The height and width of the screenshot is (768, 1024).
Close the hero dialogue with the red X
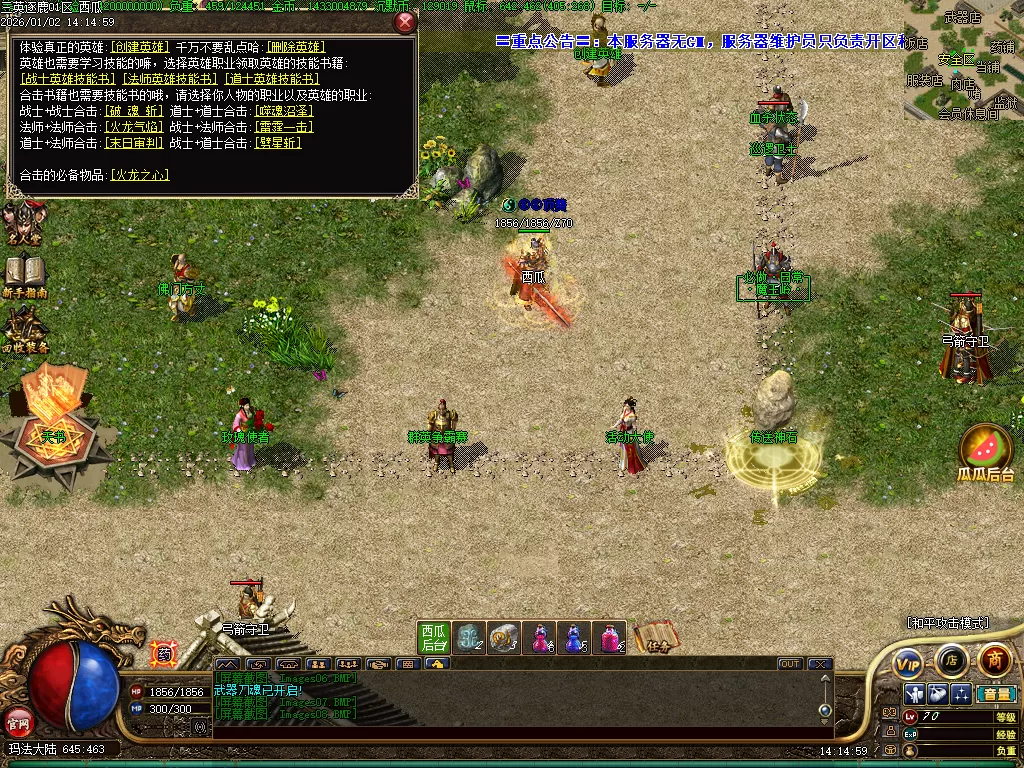(405, 22)
